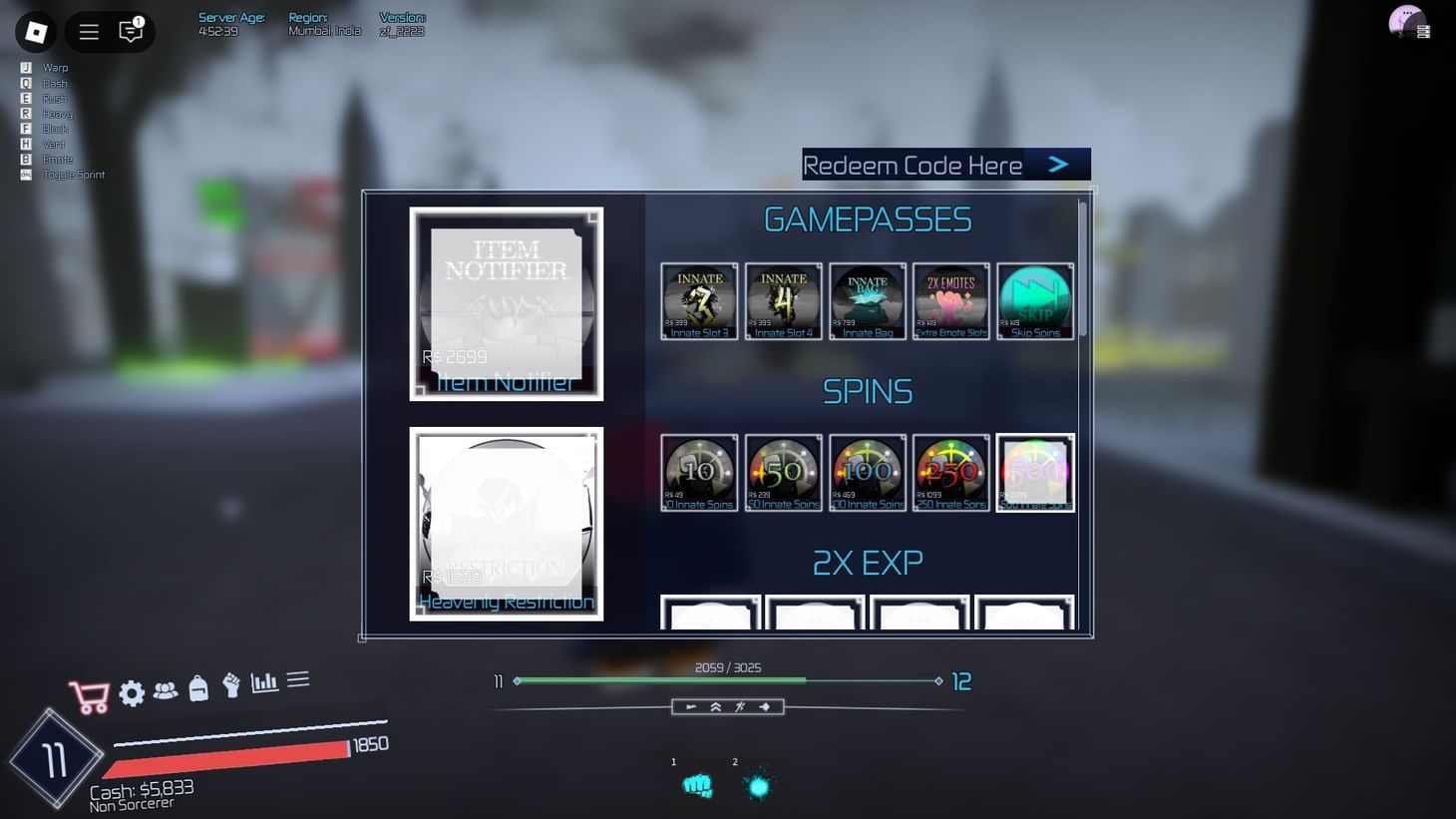Open the settings gear icon
This screenshot has width=1456, height=819.
(132, 693)
